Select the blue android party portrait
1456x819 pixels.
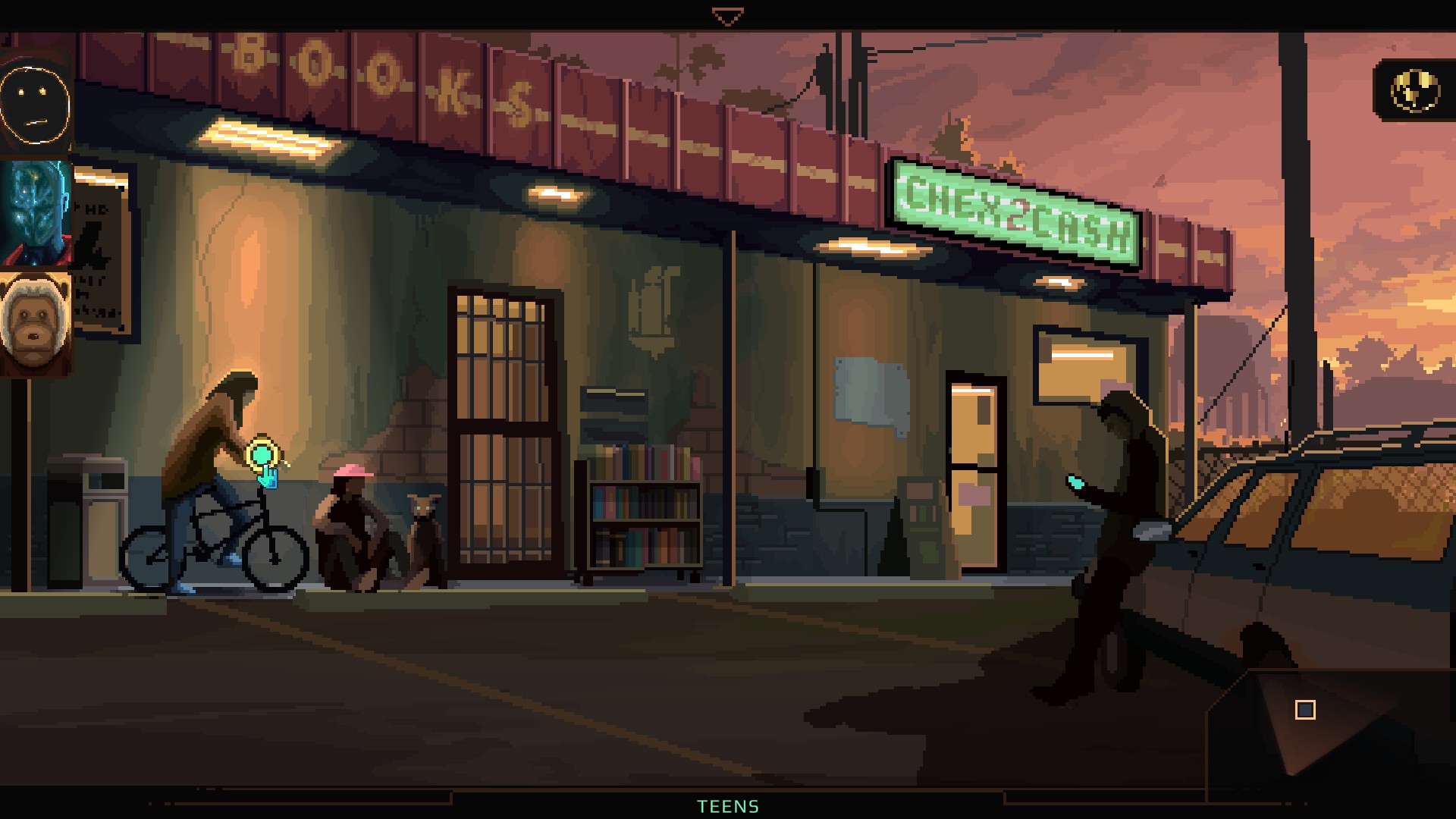pos(36,213)
